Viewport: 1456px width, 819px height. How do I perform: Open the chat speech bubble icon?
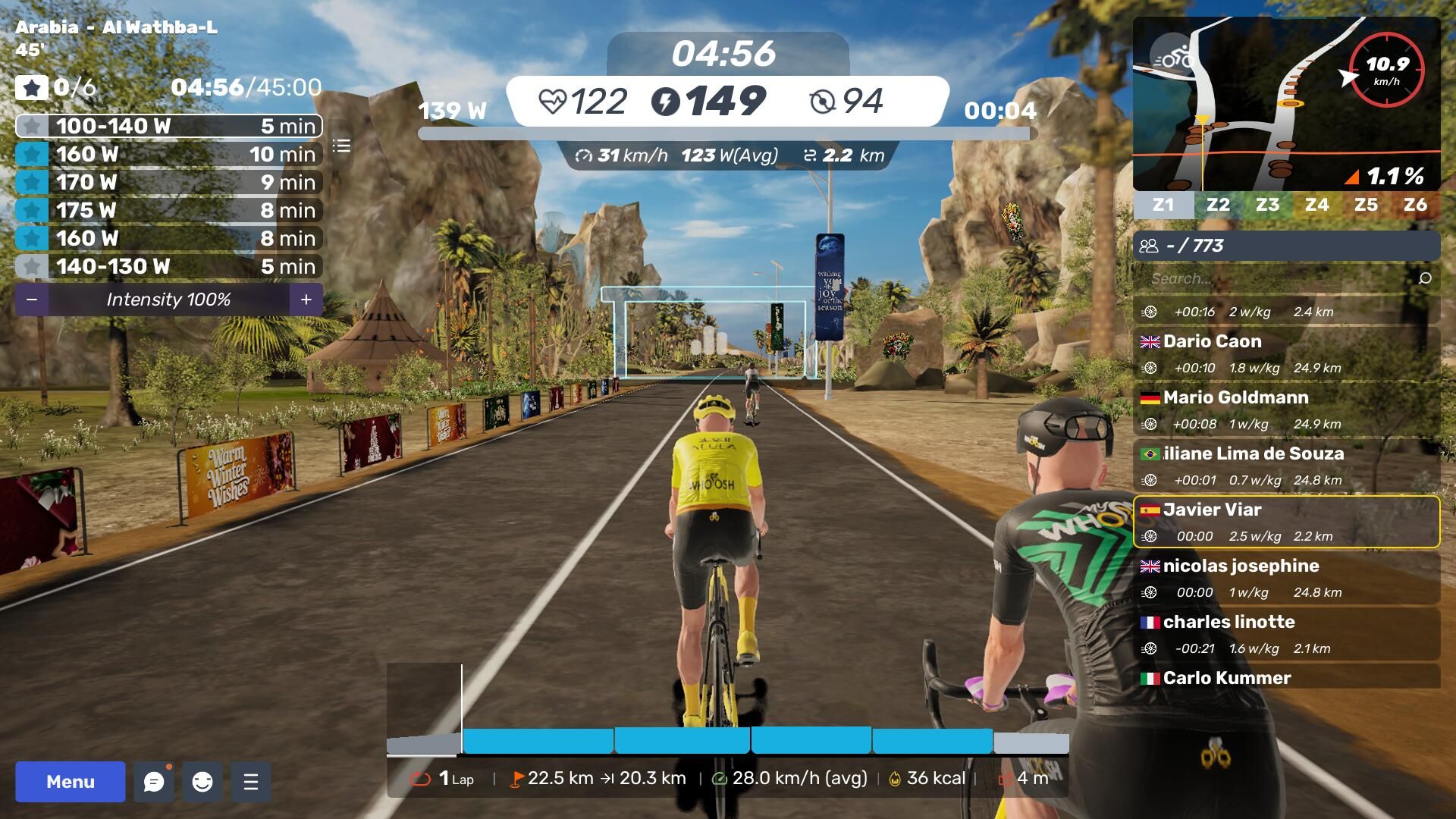click(154, 782)
